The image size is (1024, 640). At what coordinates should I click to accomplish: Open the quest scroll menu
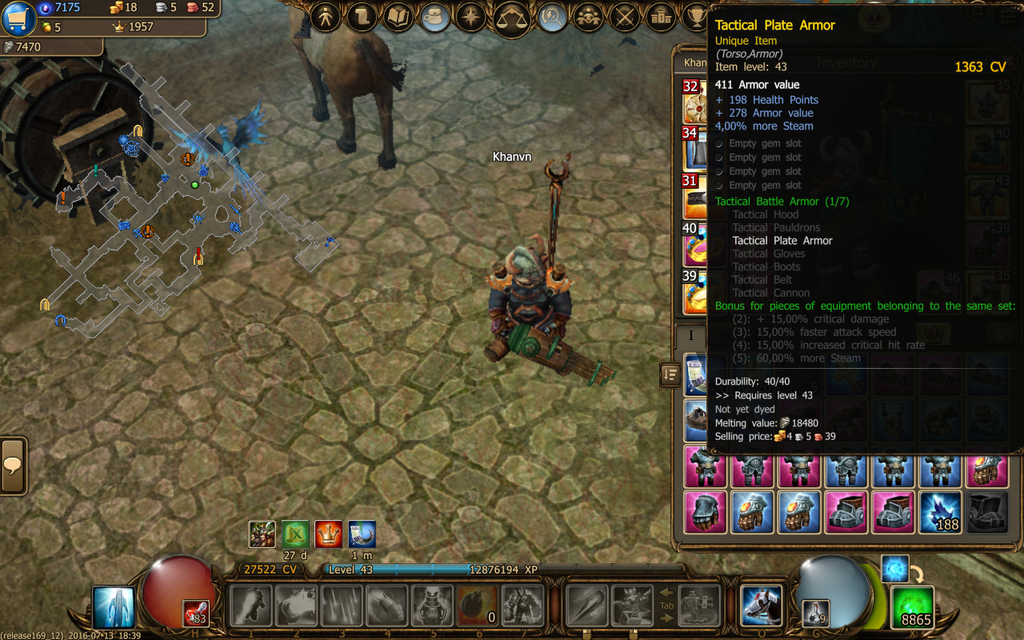coord(362,17)
